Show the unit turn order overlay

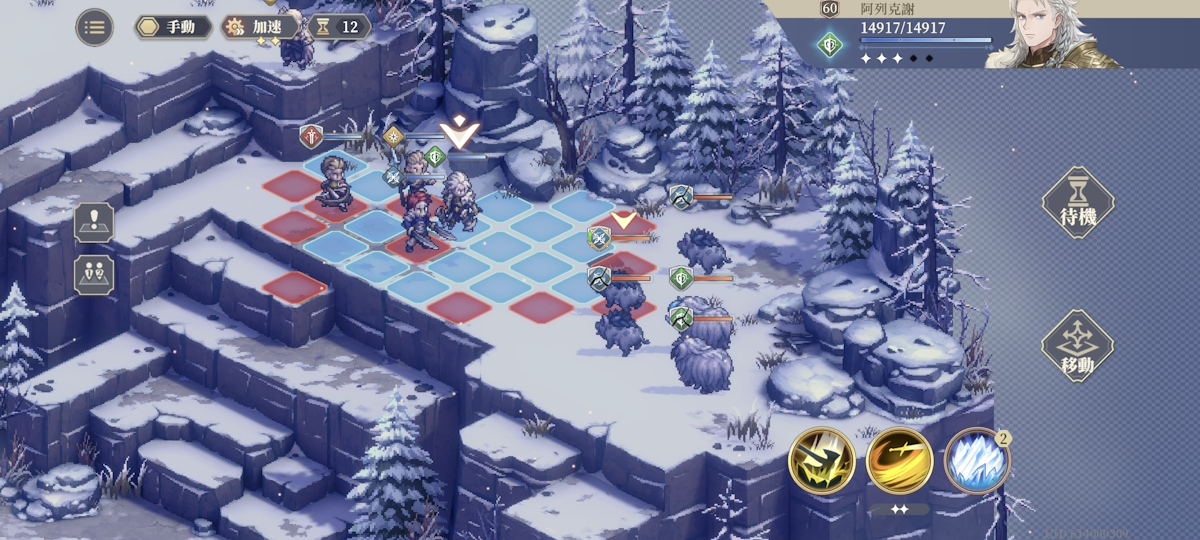pos(94,274)
